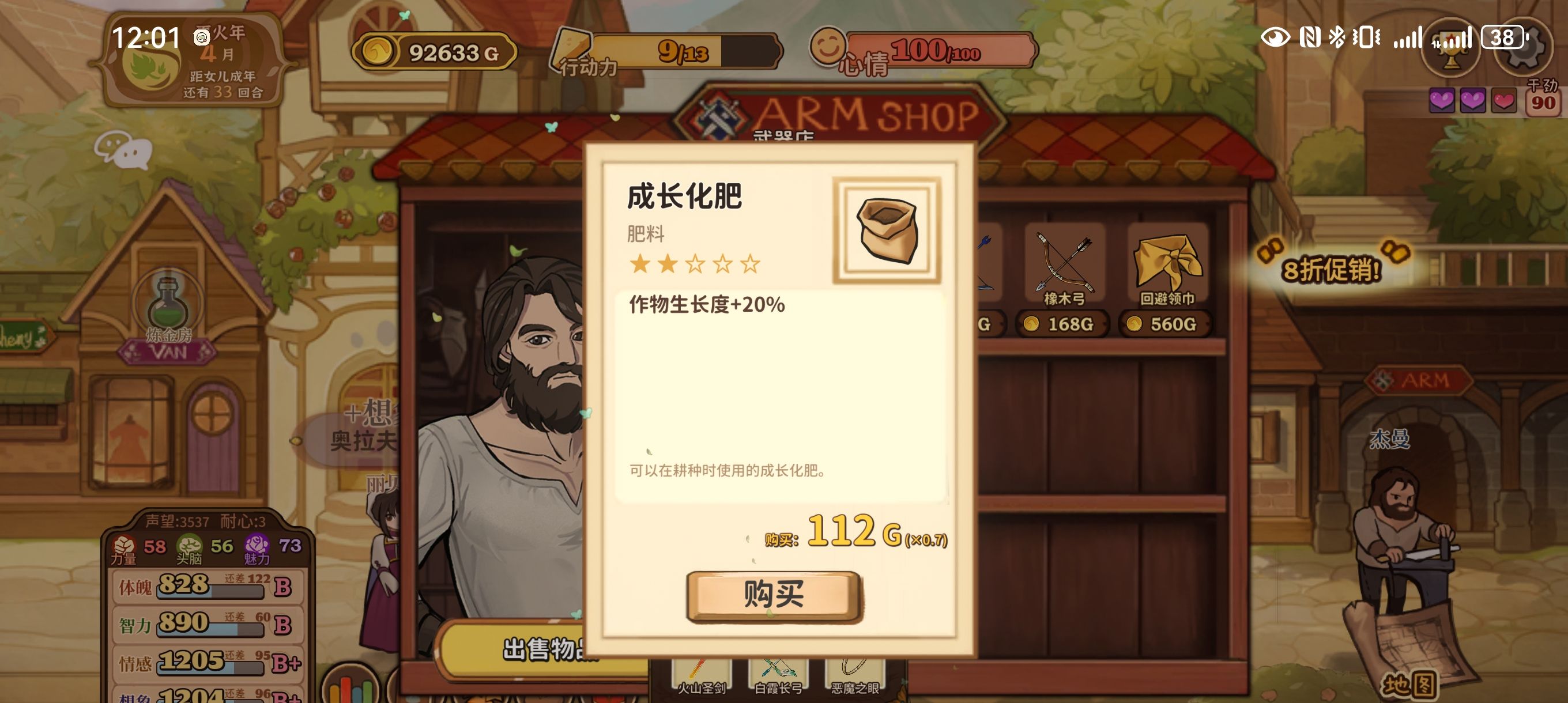Choose the 火山圣剑 inventory item

701,674
